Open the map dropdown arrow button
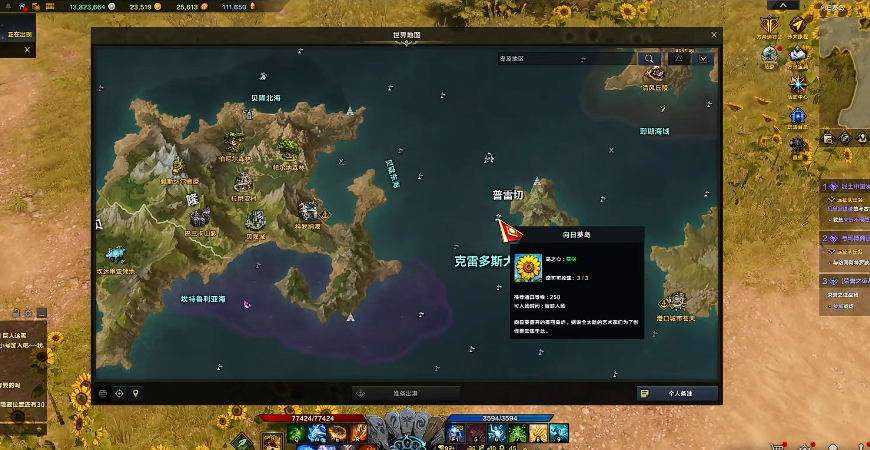 click(x=706, y=59)
